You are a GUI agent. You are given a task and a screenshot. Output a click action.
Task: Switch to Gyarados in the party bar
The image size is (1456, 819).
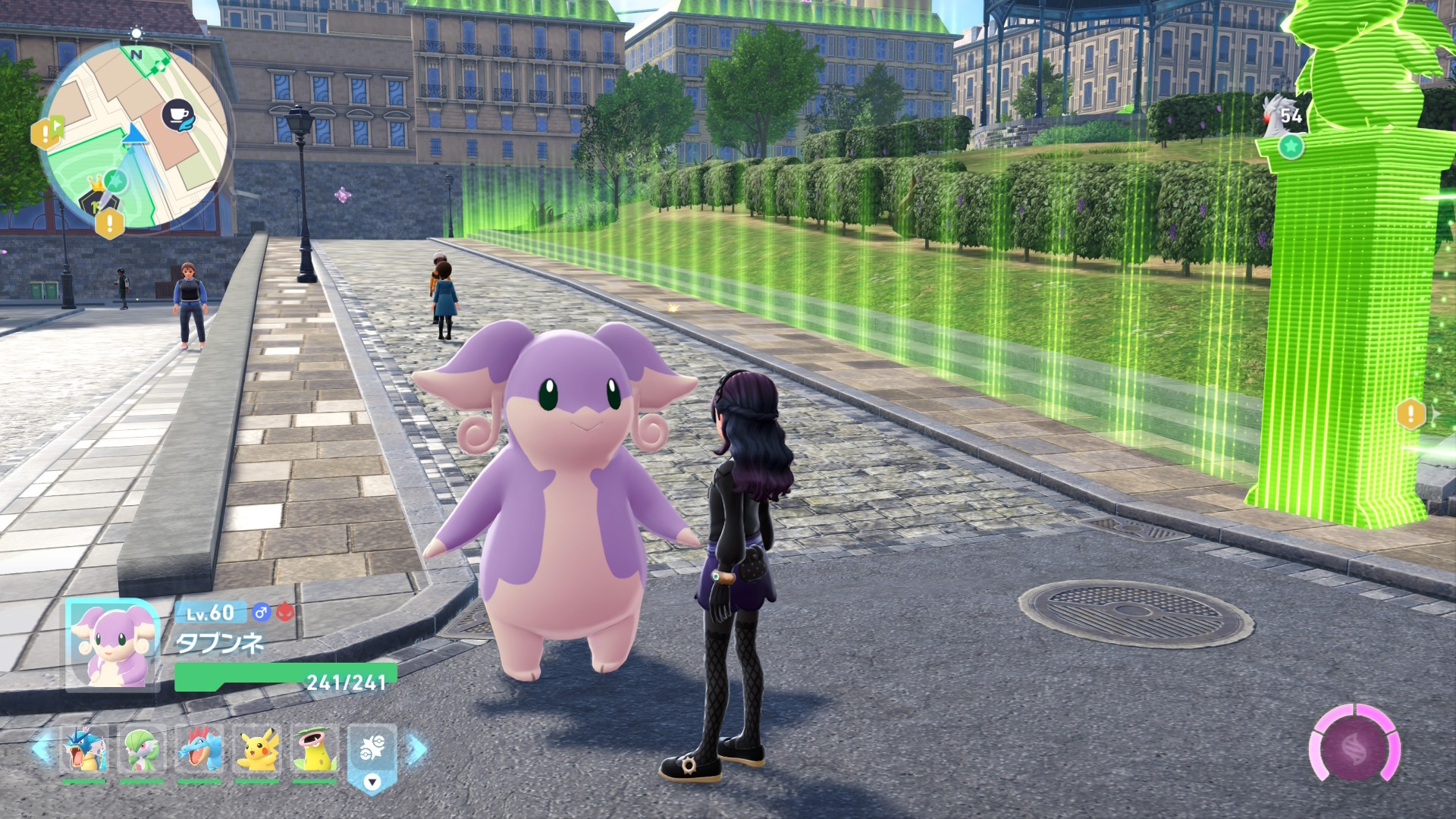point(83,749)
